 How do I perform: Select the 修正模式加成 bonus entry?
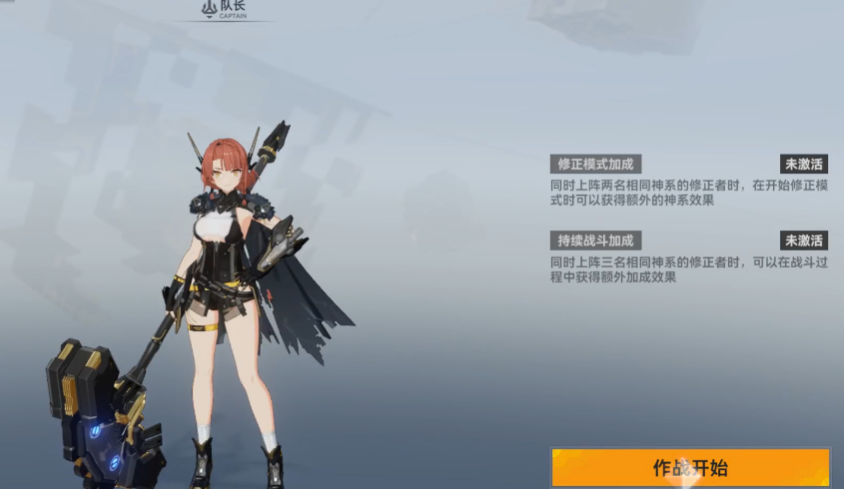click(x=596, y=164)
